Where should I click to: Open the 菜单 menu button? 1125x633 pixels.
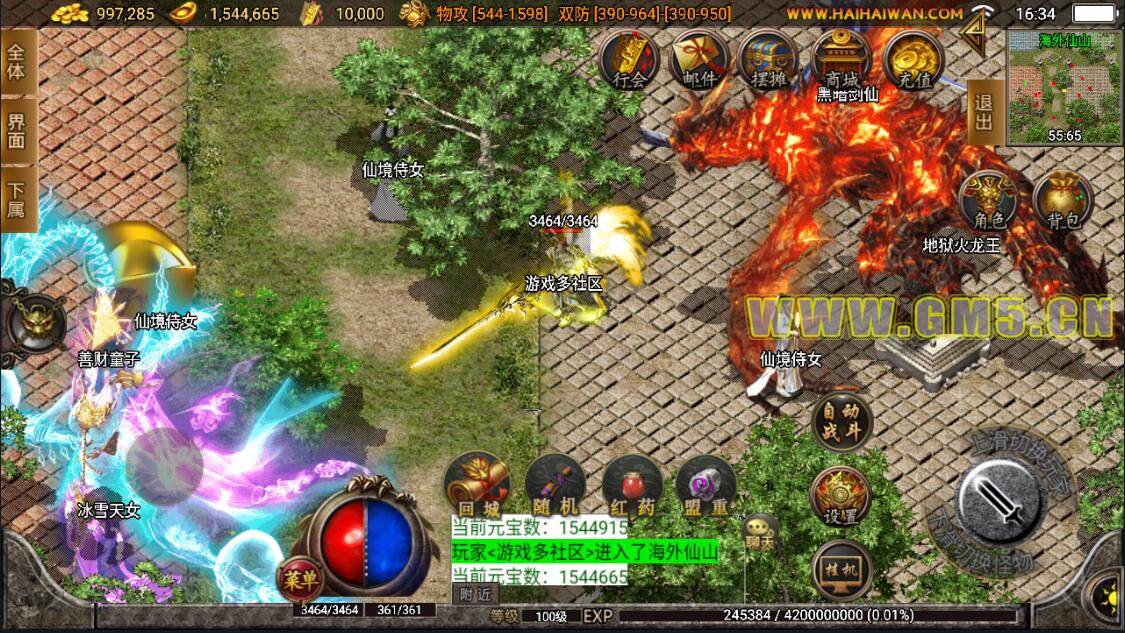click(300, 578)
